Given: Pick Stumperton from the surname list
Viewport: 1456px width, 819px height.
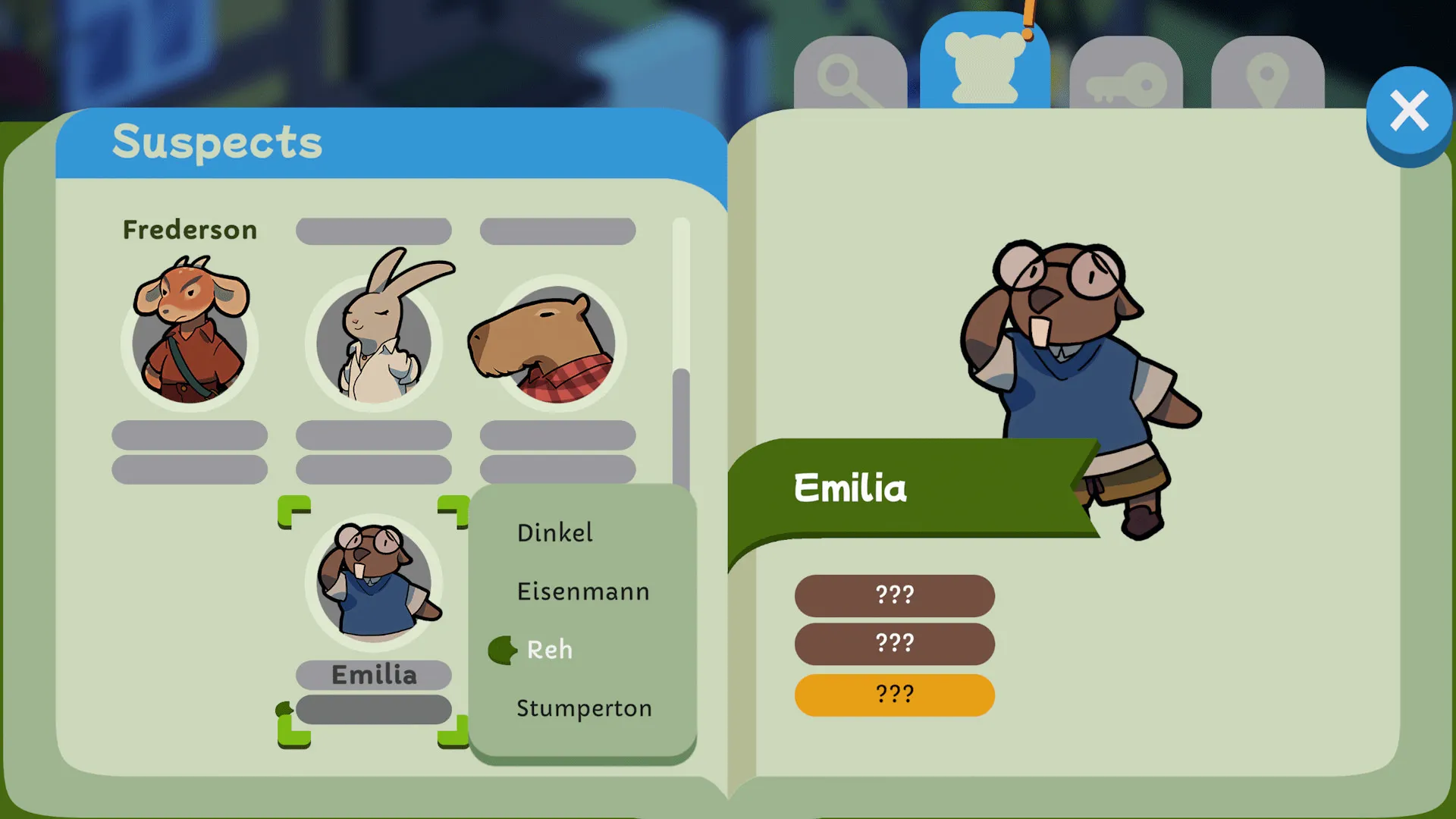Looking at the screenshot, I should [x=584, y=708].
